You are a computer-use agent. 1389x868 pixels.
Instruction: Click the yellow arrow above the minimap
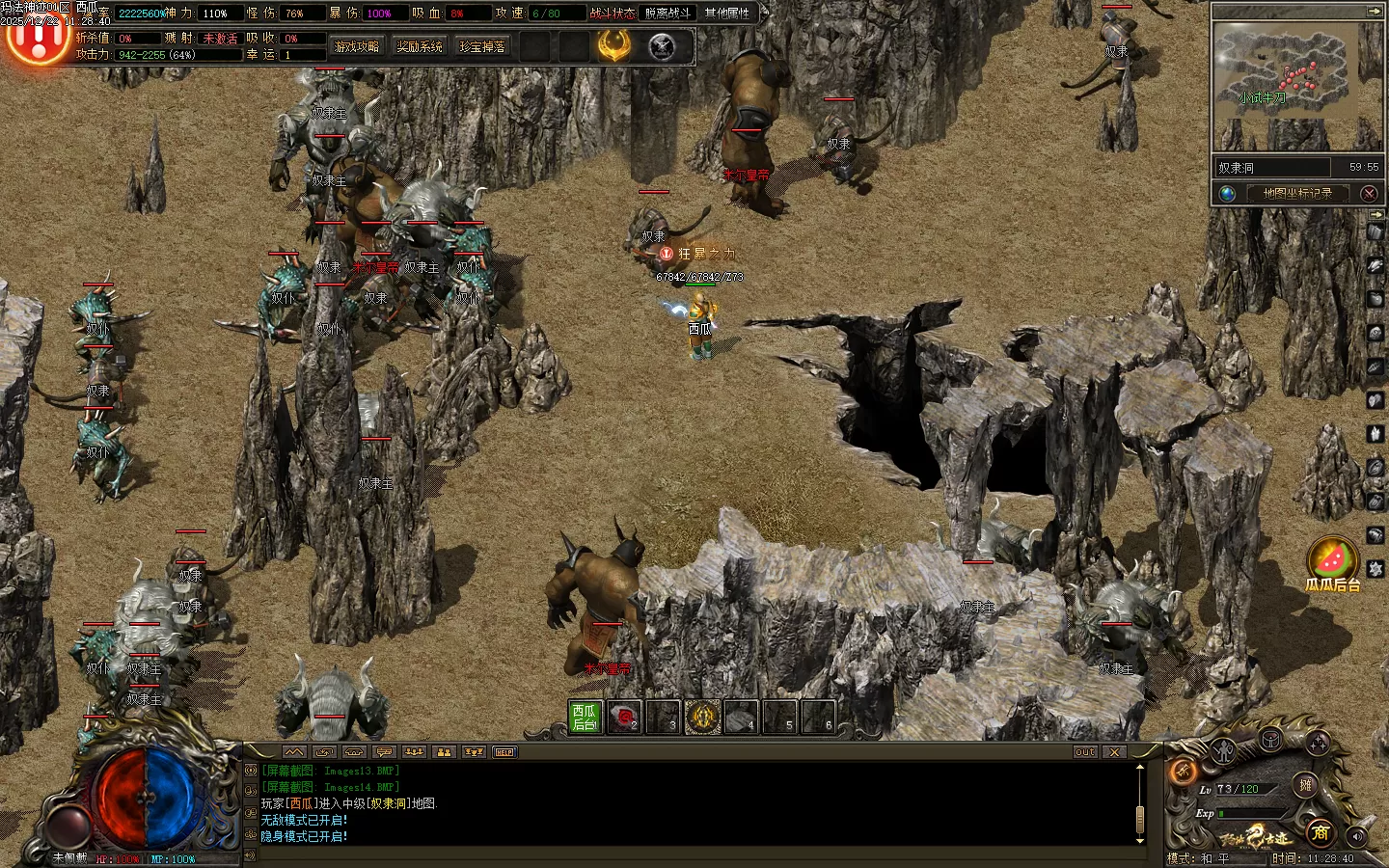coord(1374,11)
